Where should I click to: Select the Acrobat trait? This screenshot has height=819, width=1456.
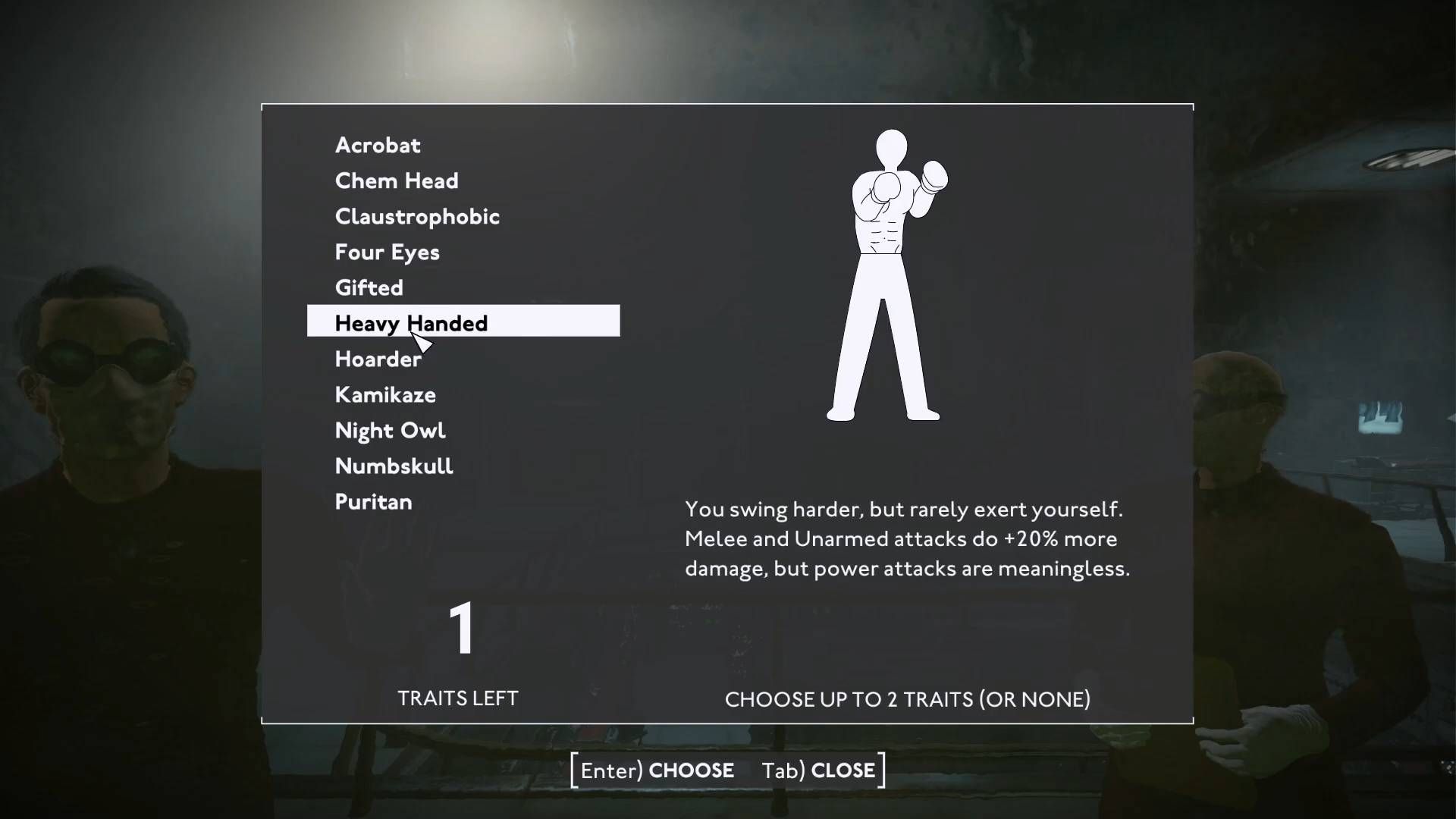tap(377, 146)
